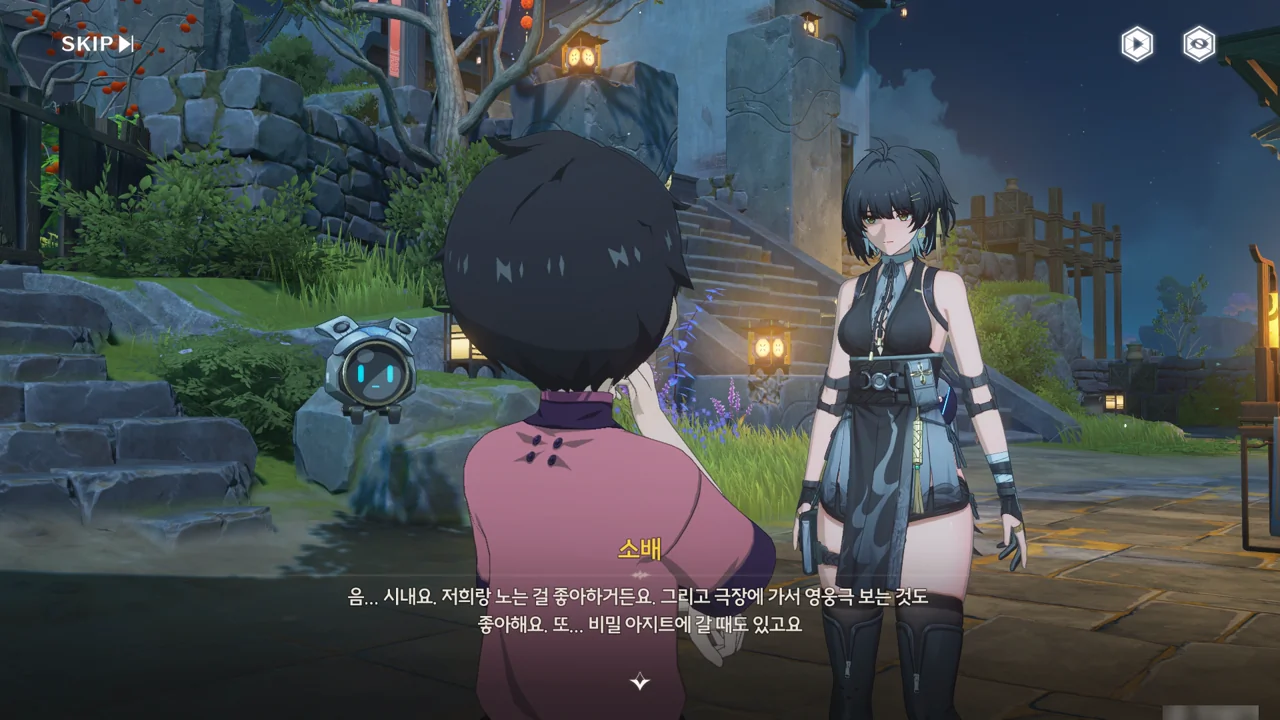The image size is (1280, 720).
Task: Toggle dialogue auto-play with the hexagon play icon
Action: 1136,44
